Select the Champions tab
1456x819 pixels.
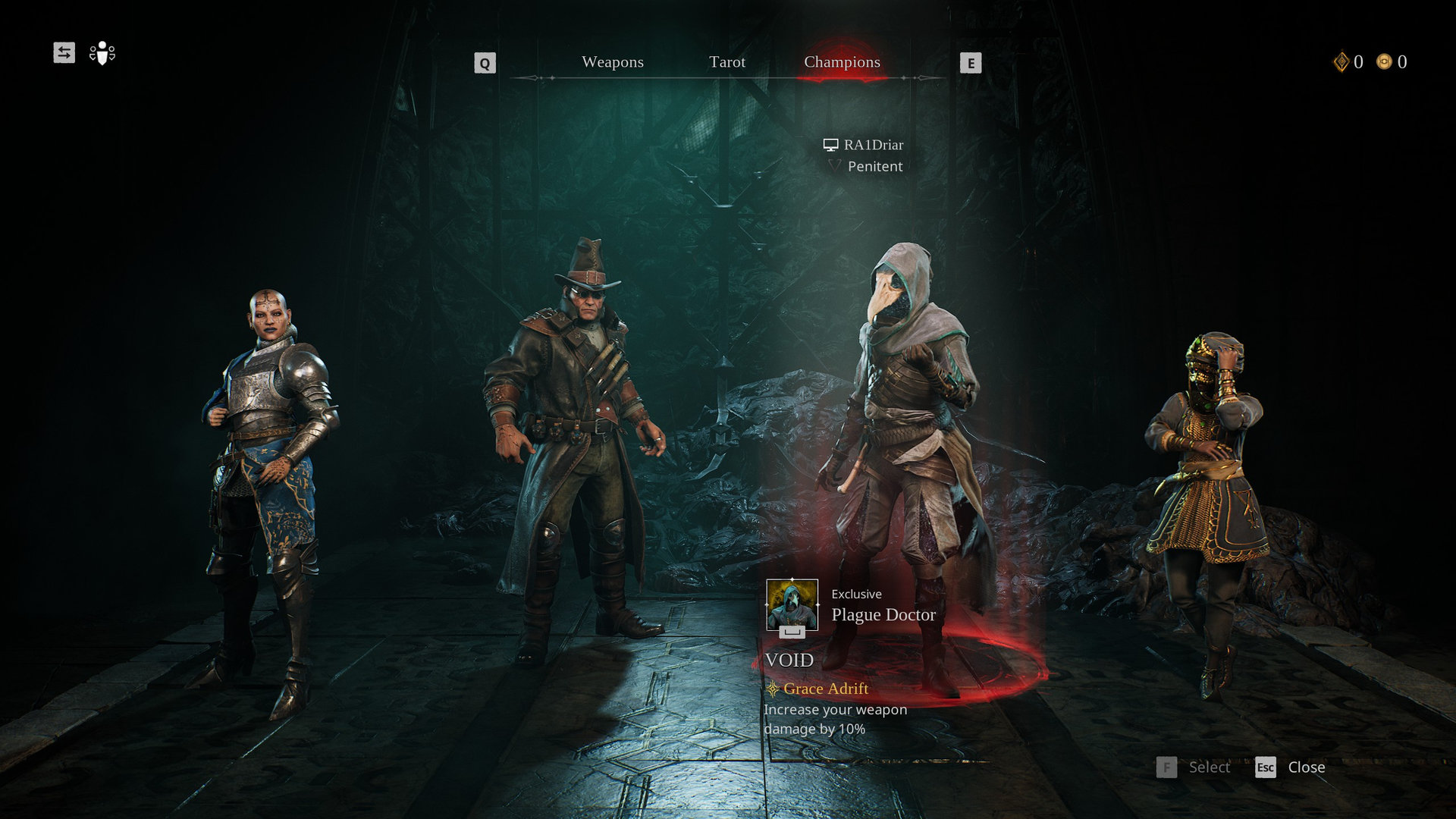(x=842, y=62)
